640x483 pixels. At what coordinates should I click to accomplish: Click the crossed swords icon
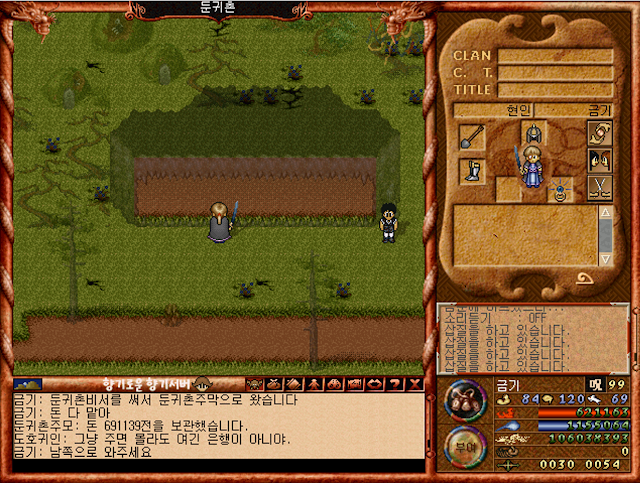pyautogui.click(x=599, y=187)
